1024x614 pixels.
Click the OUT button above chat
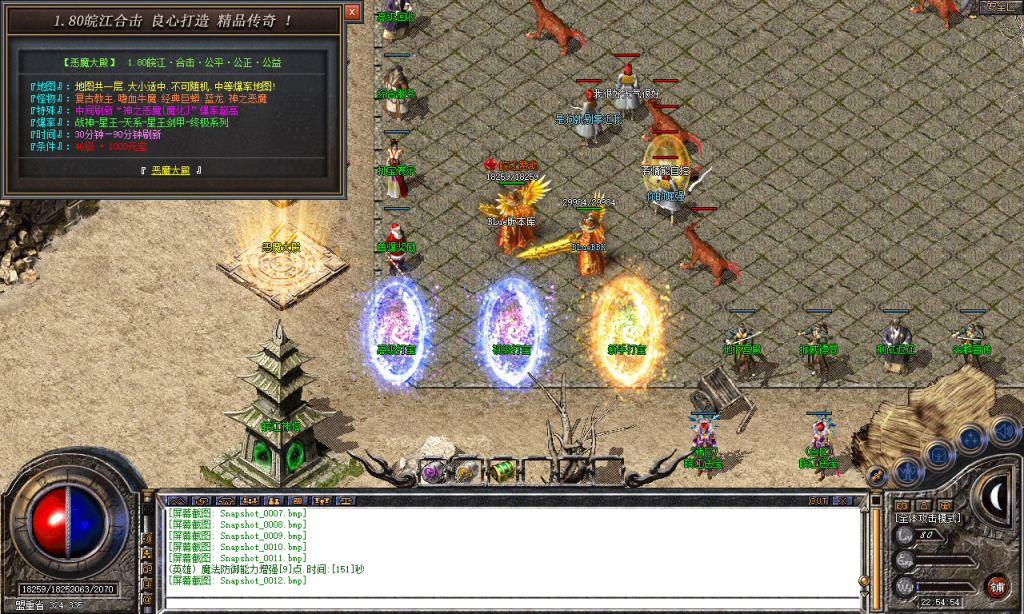pyautogui.click(x=818, y=500)
